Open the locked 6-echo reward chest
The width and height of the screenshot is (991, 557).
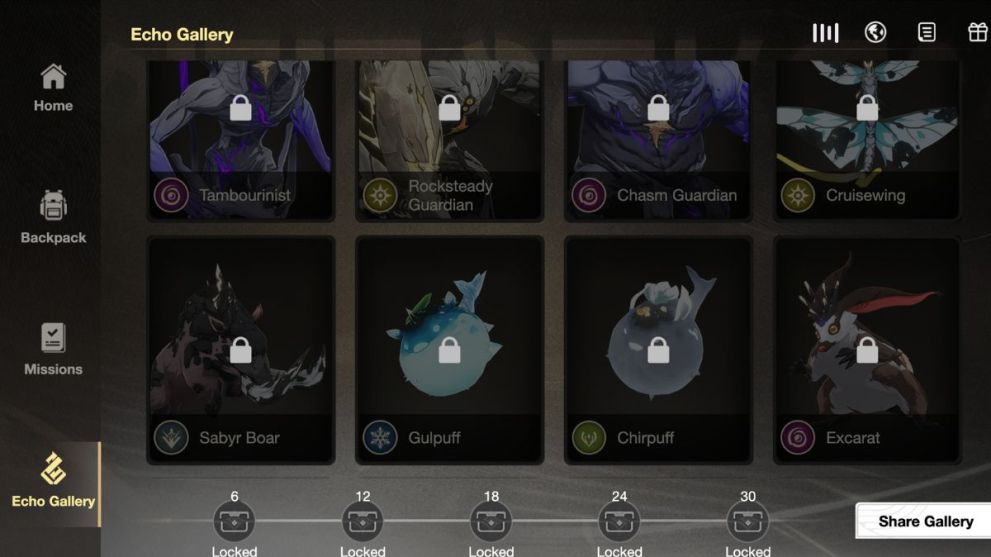click(234, 521)
